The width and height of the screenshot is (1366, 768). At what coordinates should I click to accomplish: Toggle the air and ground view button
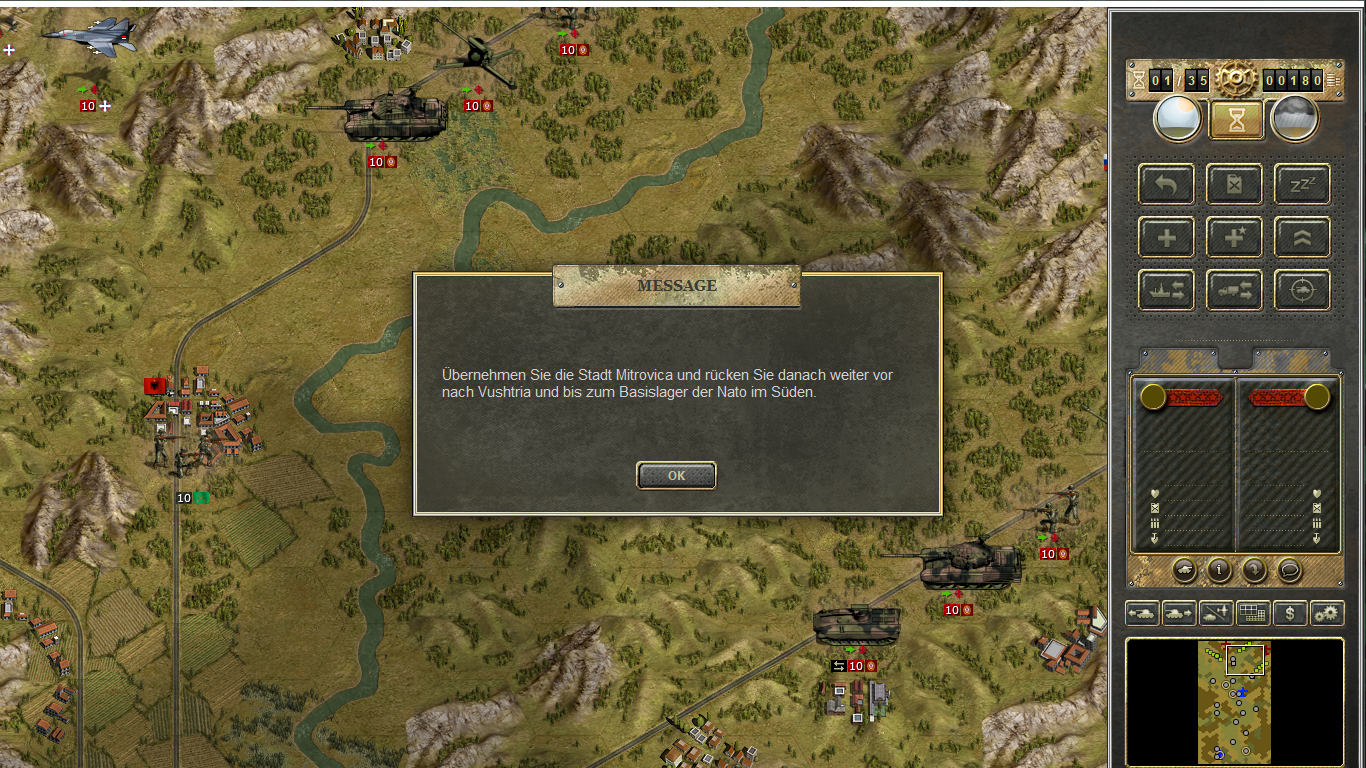(x=1216, y=613)
